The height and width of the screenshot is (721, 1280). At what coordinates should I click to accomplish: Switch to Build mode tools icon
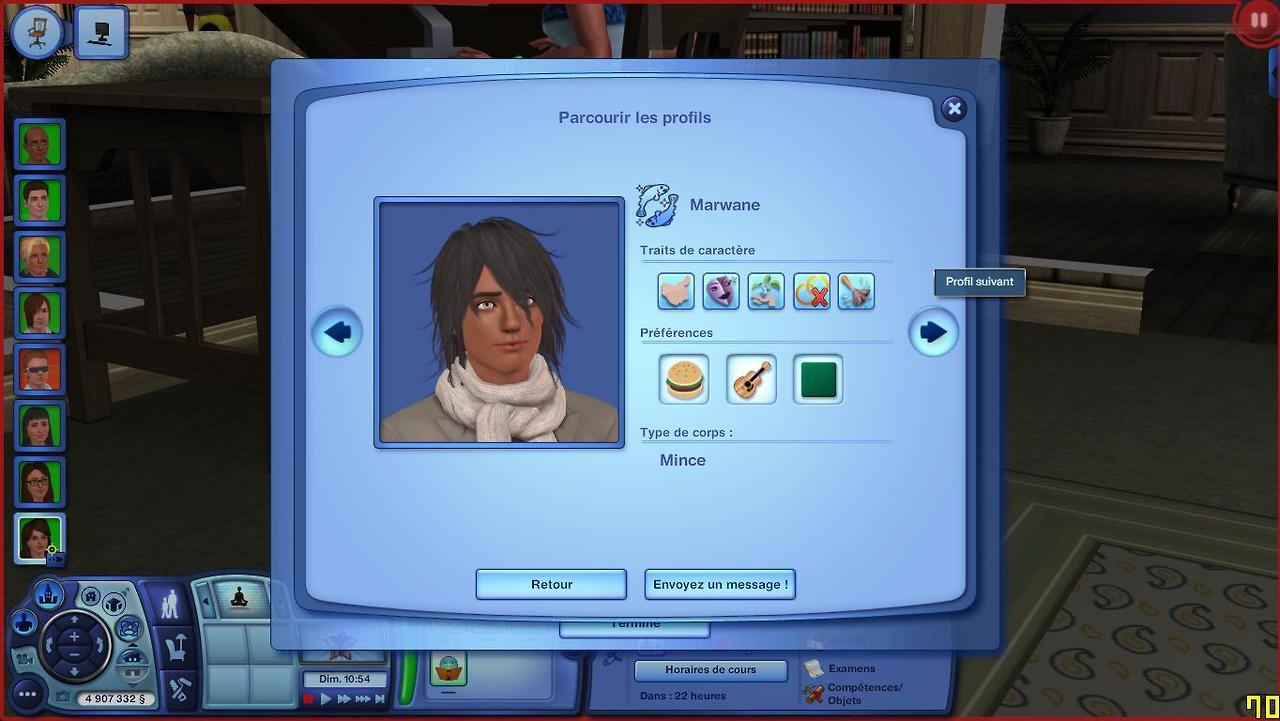179,690
